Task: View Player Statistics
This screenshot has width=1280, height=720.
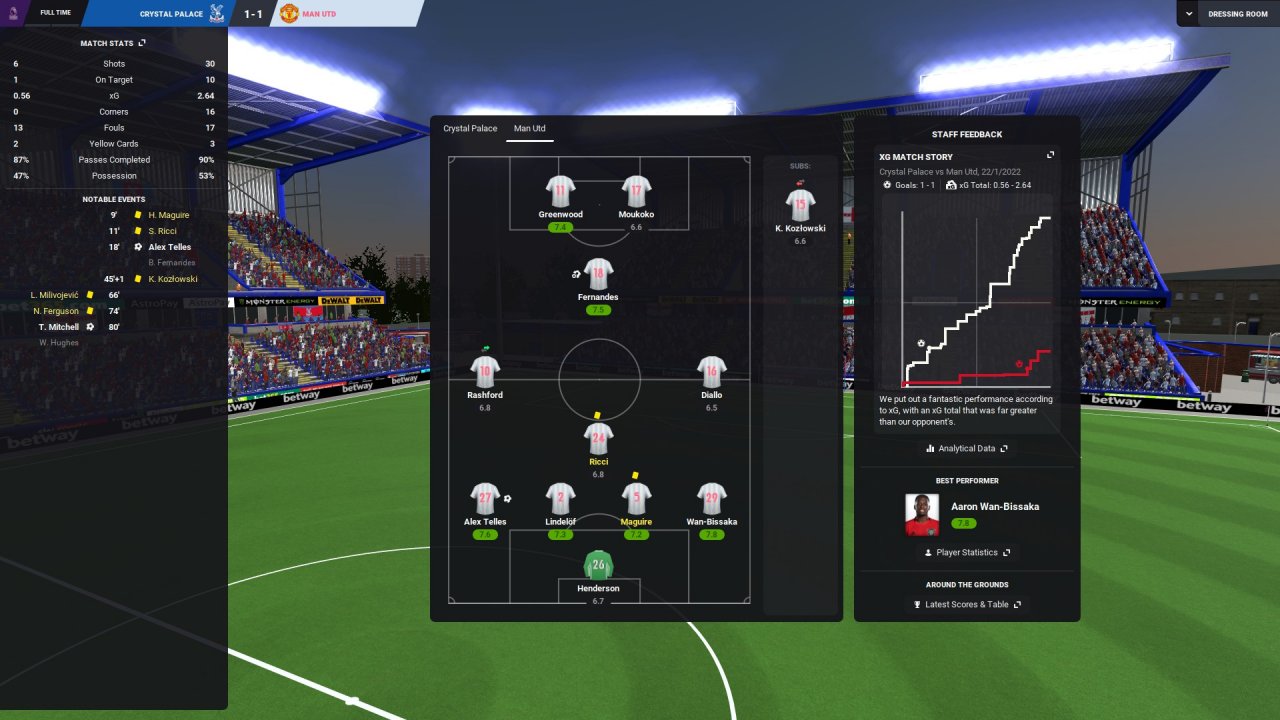Action: point(966,552)
